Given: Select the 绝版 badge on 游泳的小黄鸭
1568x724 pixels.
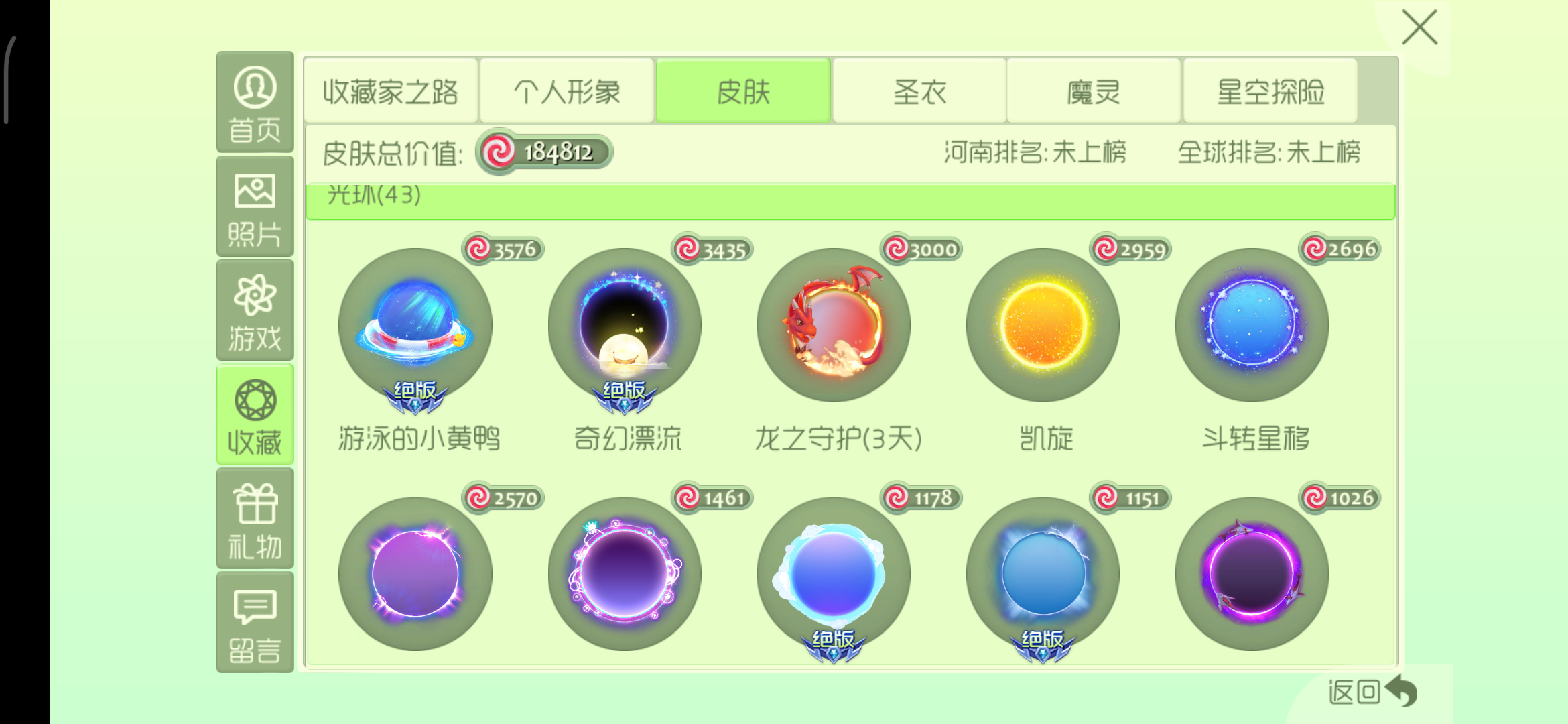Looking at the screenshot, I should pos(414,398).
